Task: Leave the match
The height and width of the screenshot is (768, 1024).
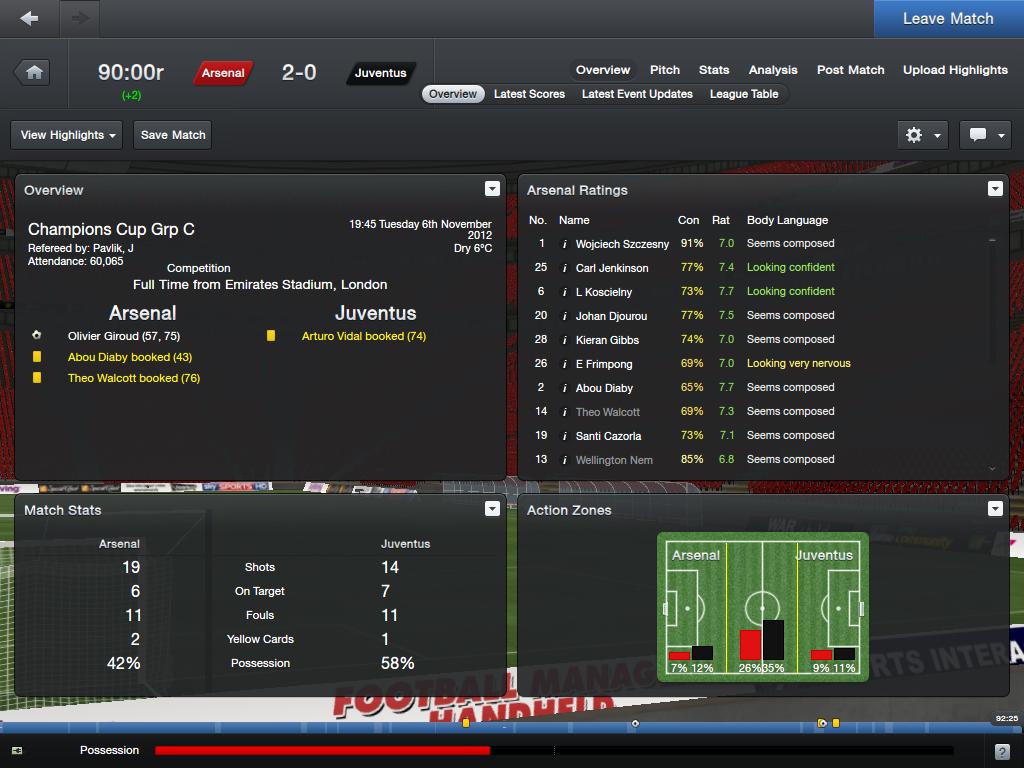Action: tap(947, 18)
